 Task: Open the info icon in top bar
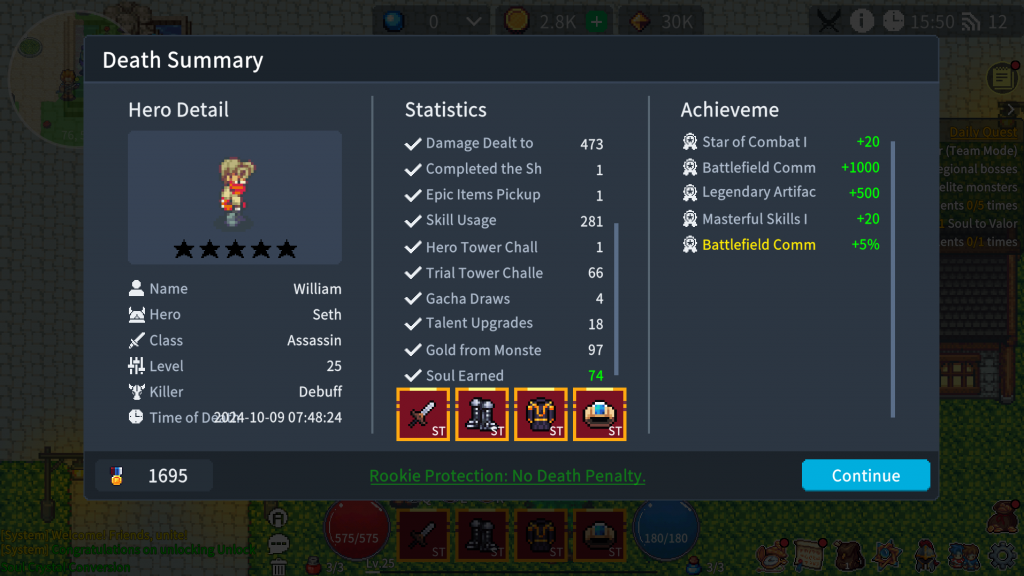pyautogui.click(x=861, y=21)
